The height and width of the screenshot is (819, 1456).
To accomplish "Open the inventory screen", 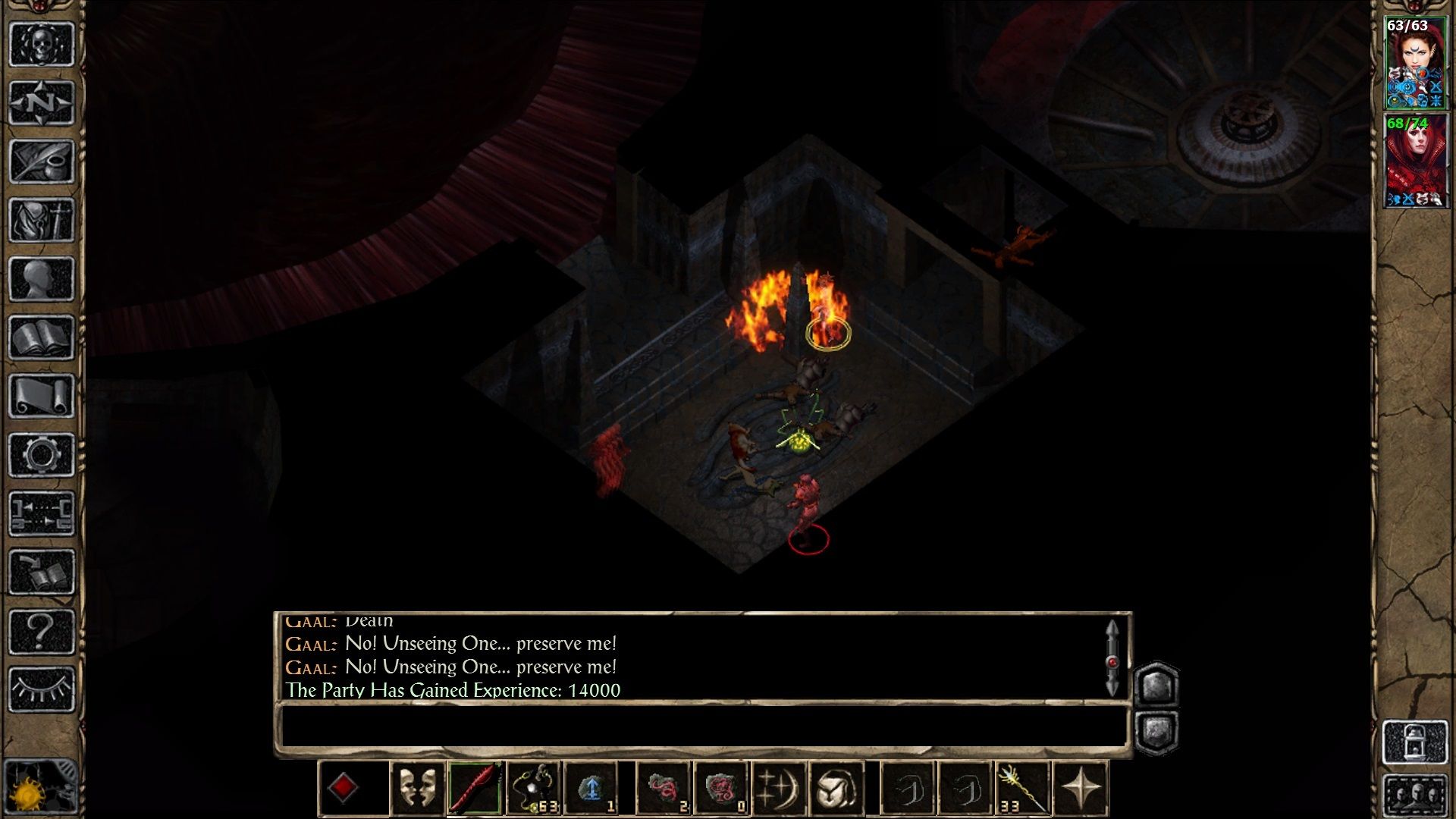I will tap(42, 220).
